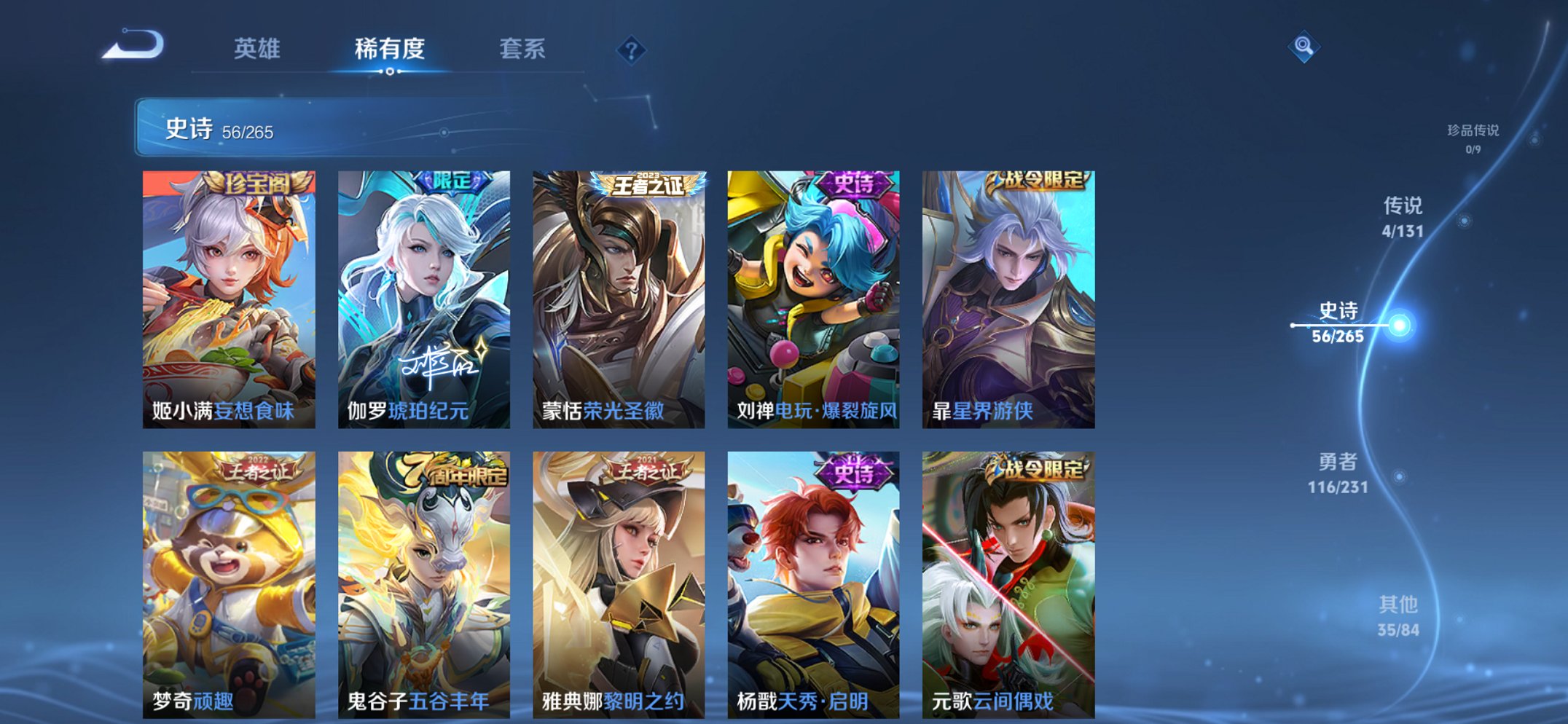Click the help question mark icon

pyautogui.click(x=631, y=50)
